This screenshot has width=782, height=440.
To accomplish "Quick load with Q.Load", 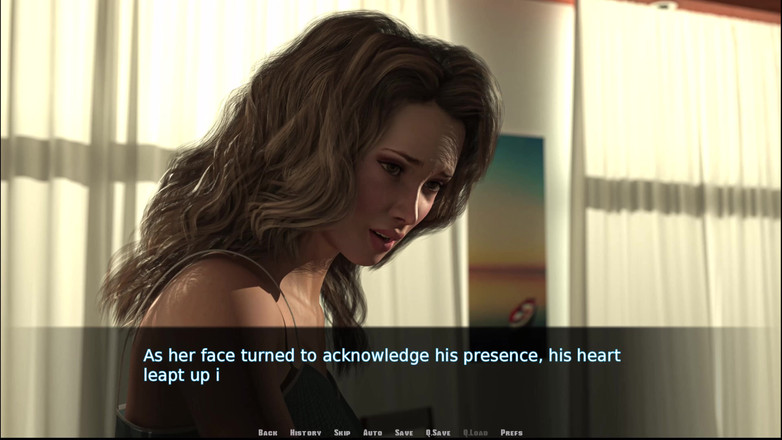I will point(475,432).
